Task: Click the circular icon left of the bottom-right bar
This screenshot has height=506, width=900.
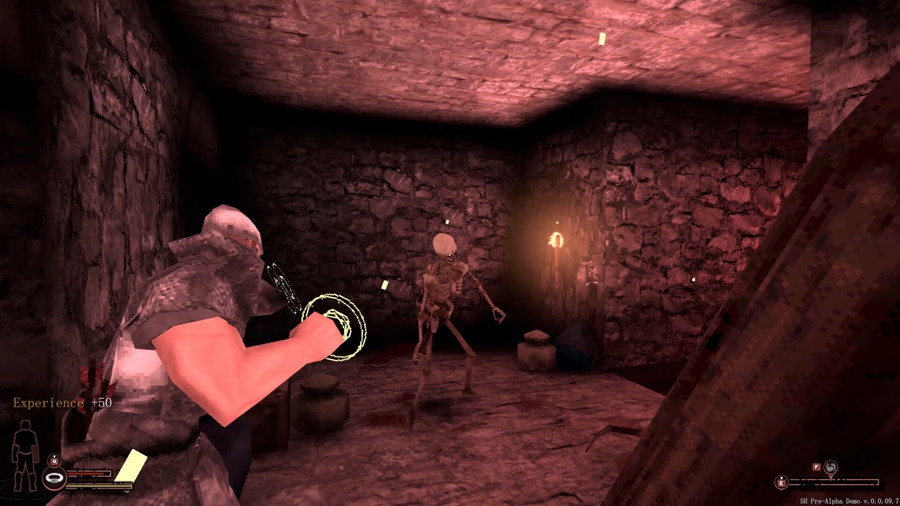Action: [x=781, y=482]
